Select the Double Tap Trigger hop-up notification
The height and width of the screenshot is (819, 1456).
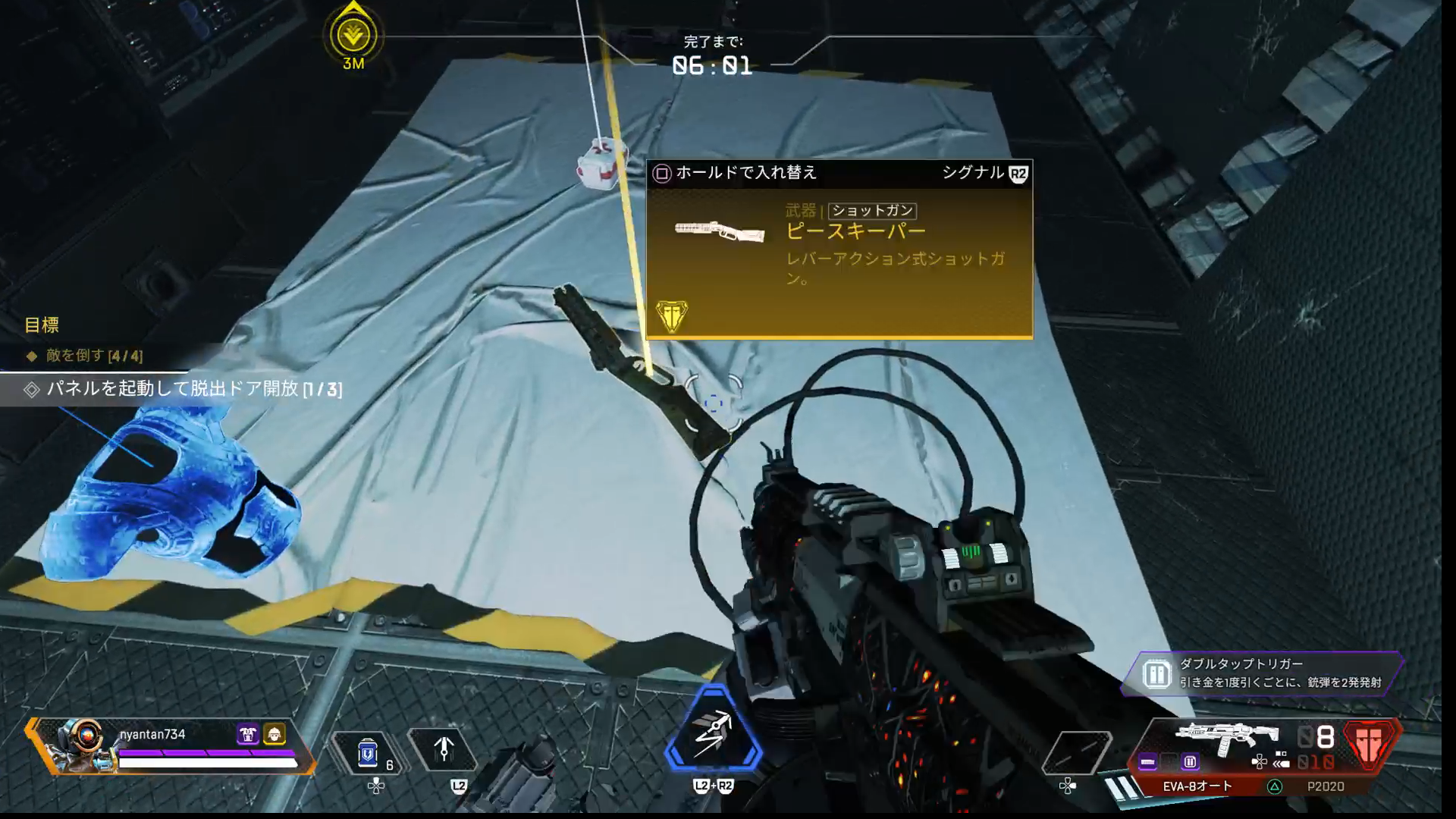pos(1263,673)
